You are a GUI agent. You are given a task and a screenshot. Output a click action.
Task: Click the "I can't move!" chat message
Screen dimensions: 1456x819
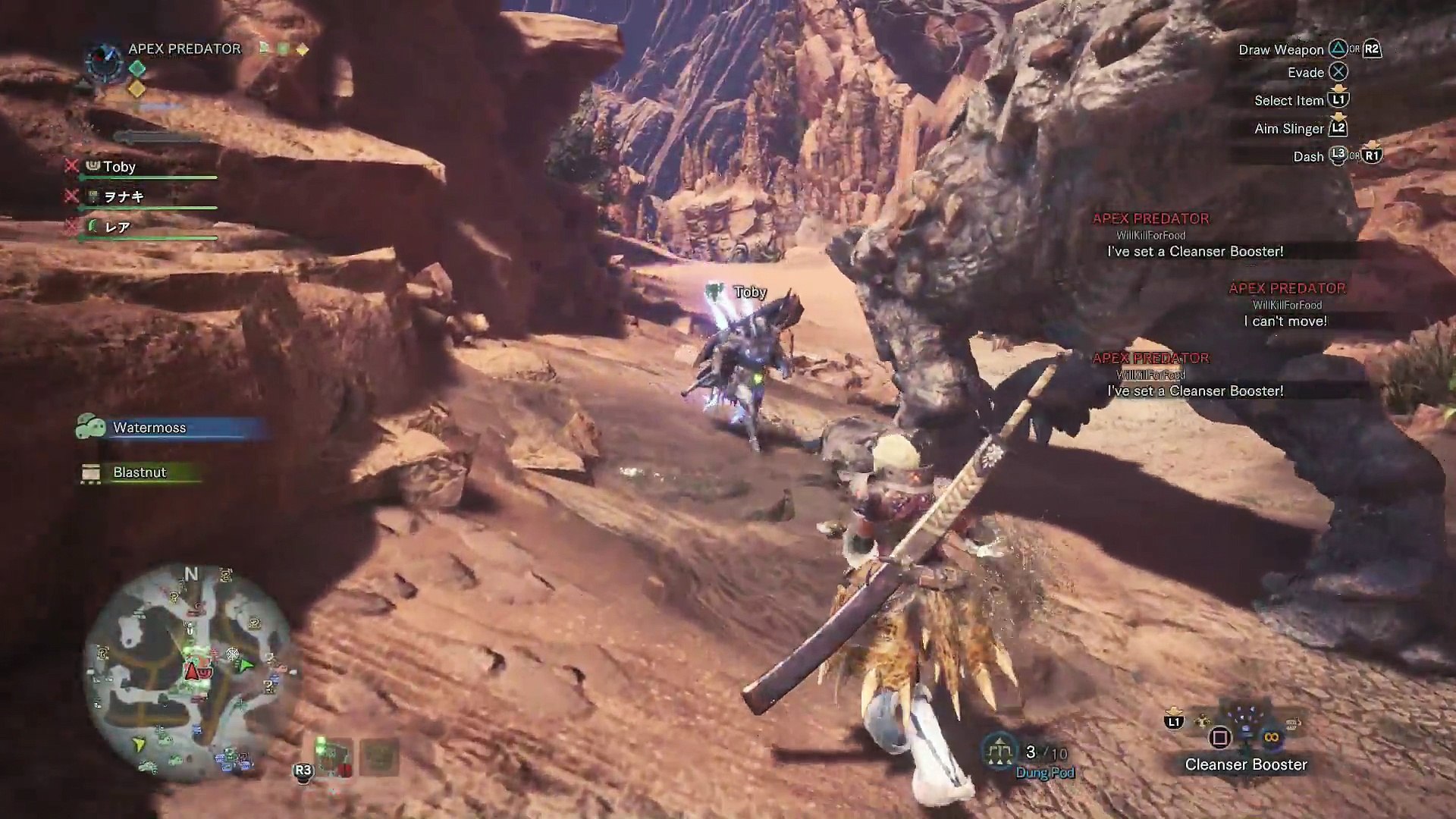(x=1285, y=321)
